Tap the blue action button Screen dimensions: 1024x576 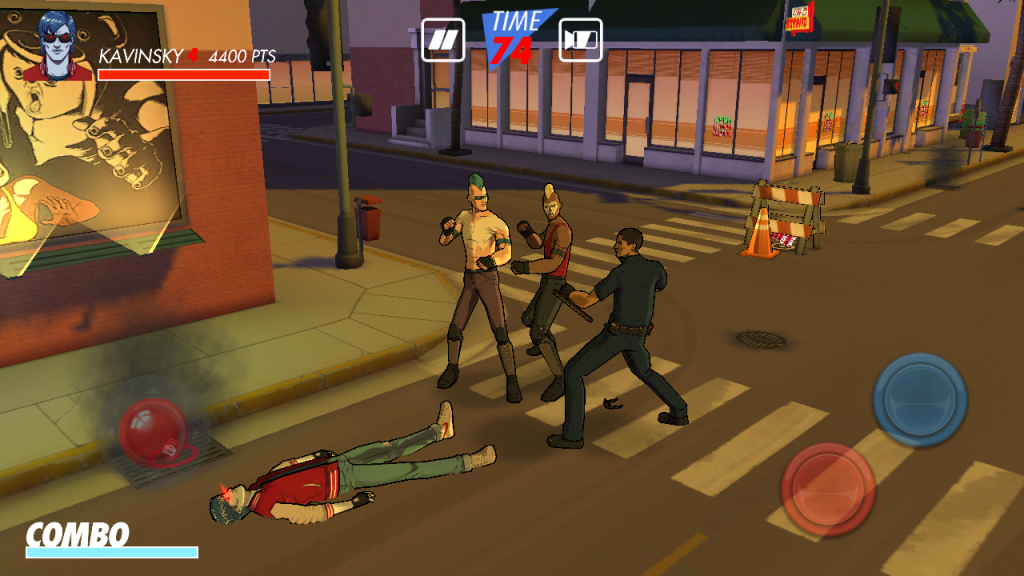919,400
